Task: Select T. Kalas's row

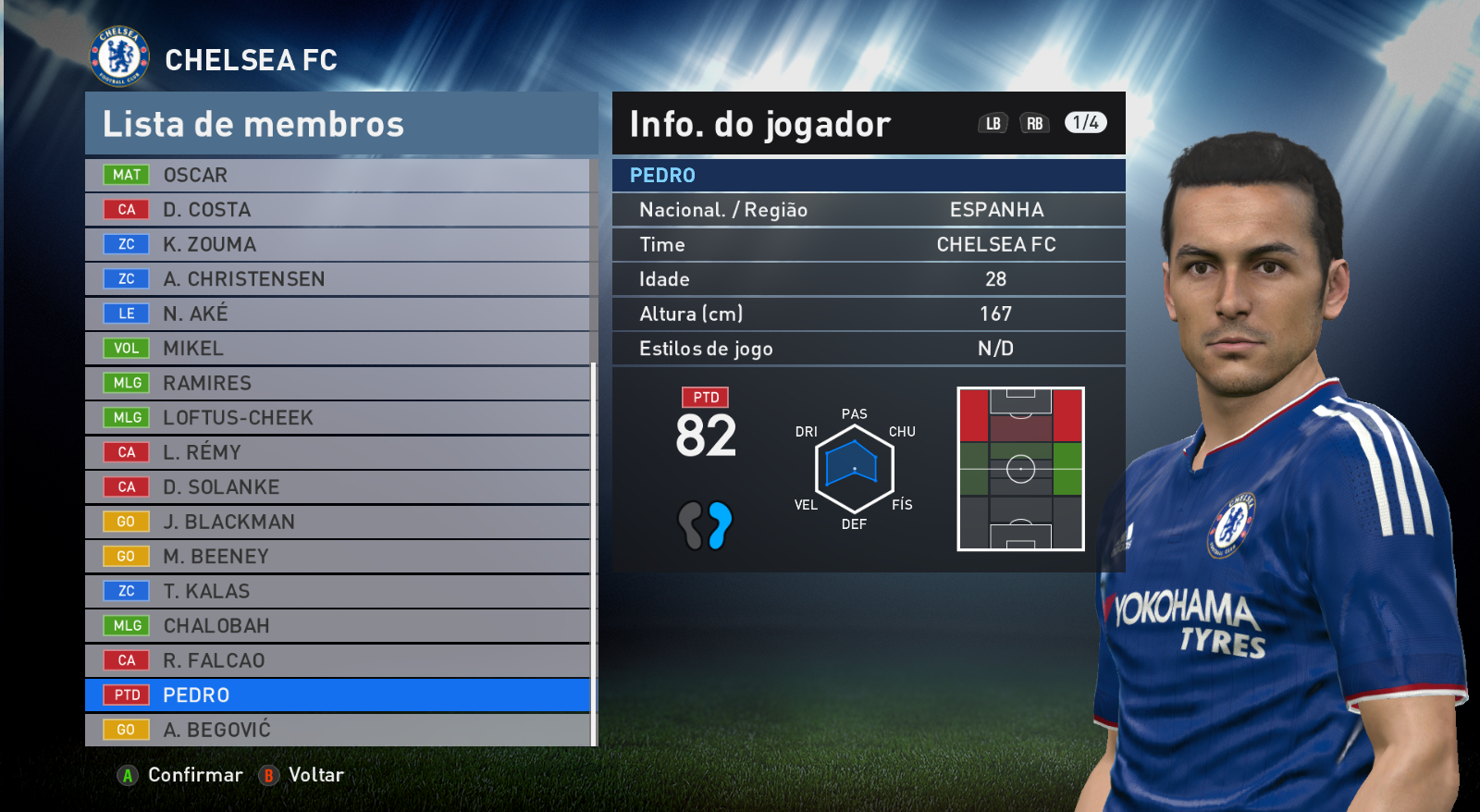Action: click(x=338, y=591)
